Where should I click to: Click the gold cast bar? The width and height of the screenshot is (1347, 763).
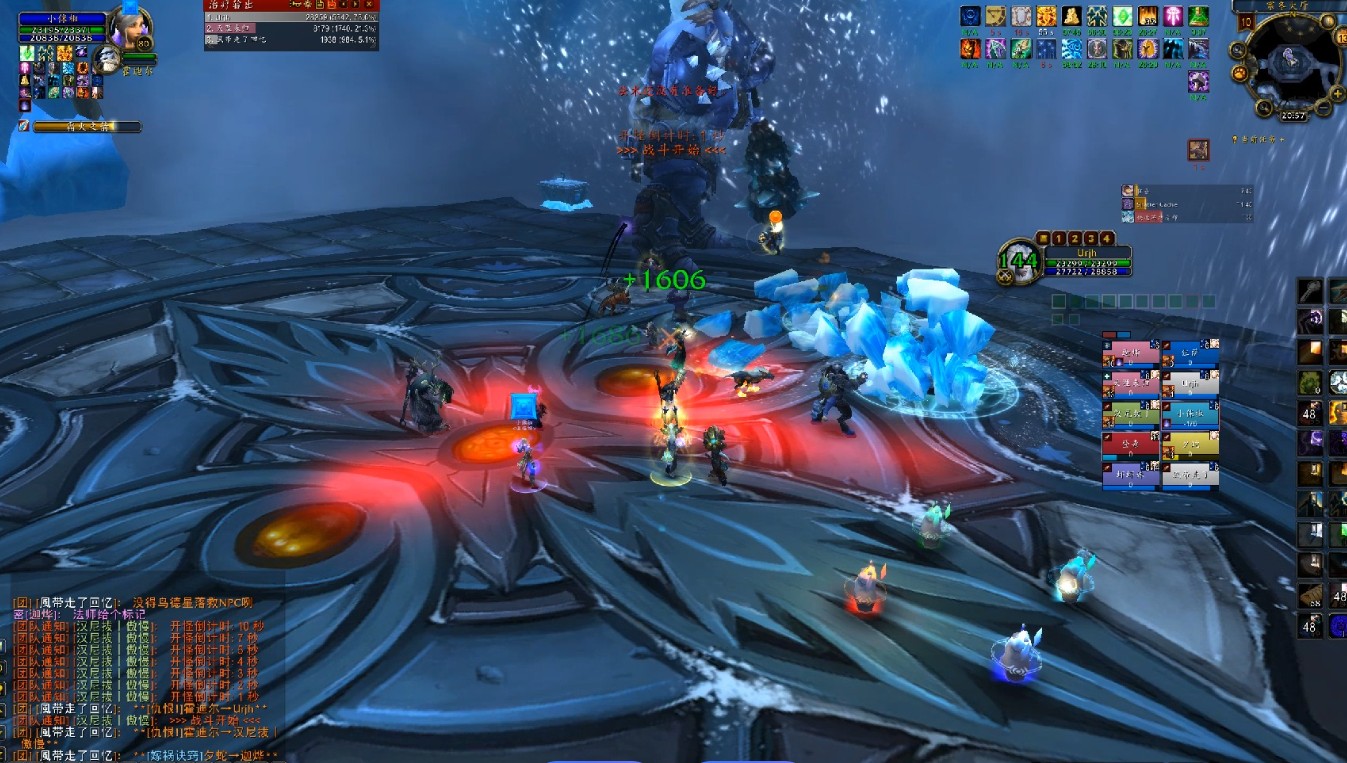point(87,127)
